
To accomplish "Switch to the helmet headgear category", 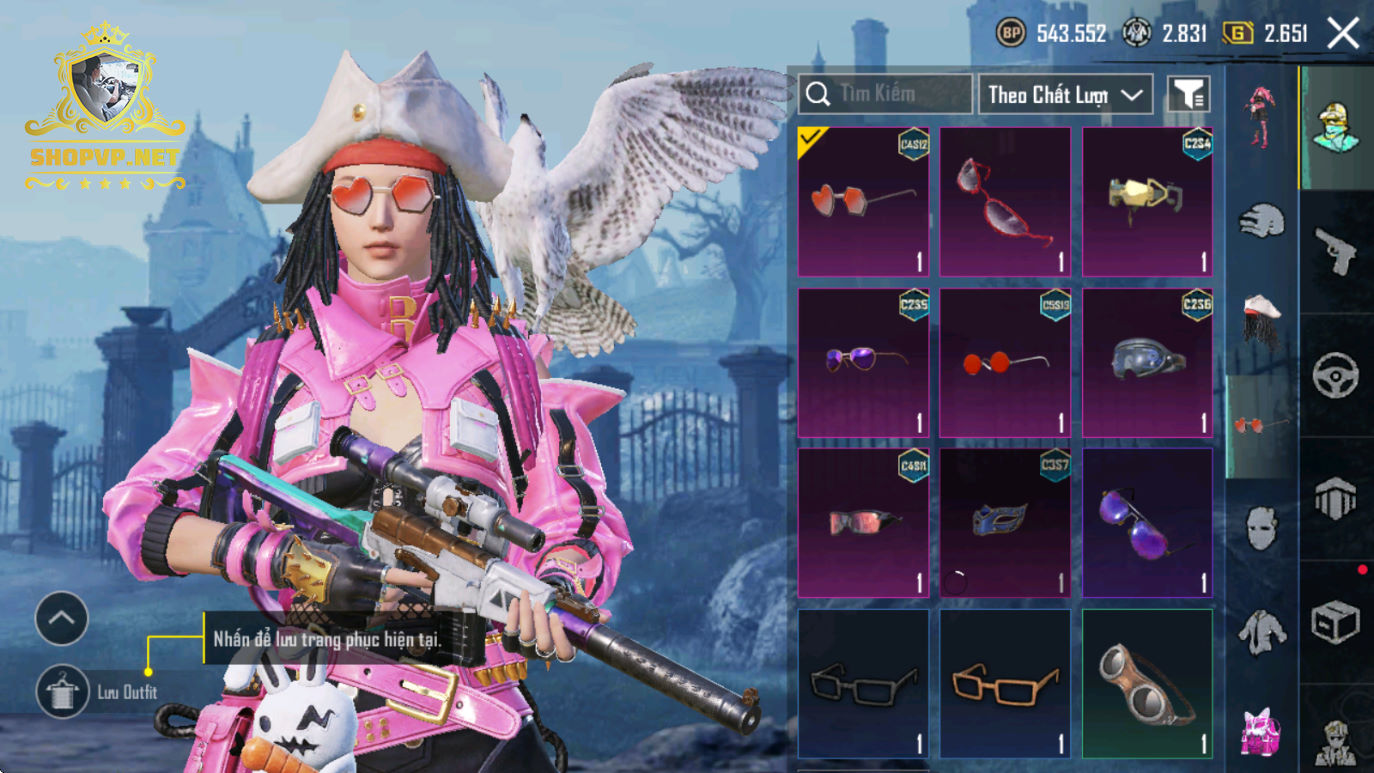I will 1262,220.
